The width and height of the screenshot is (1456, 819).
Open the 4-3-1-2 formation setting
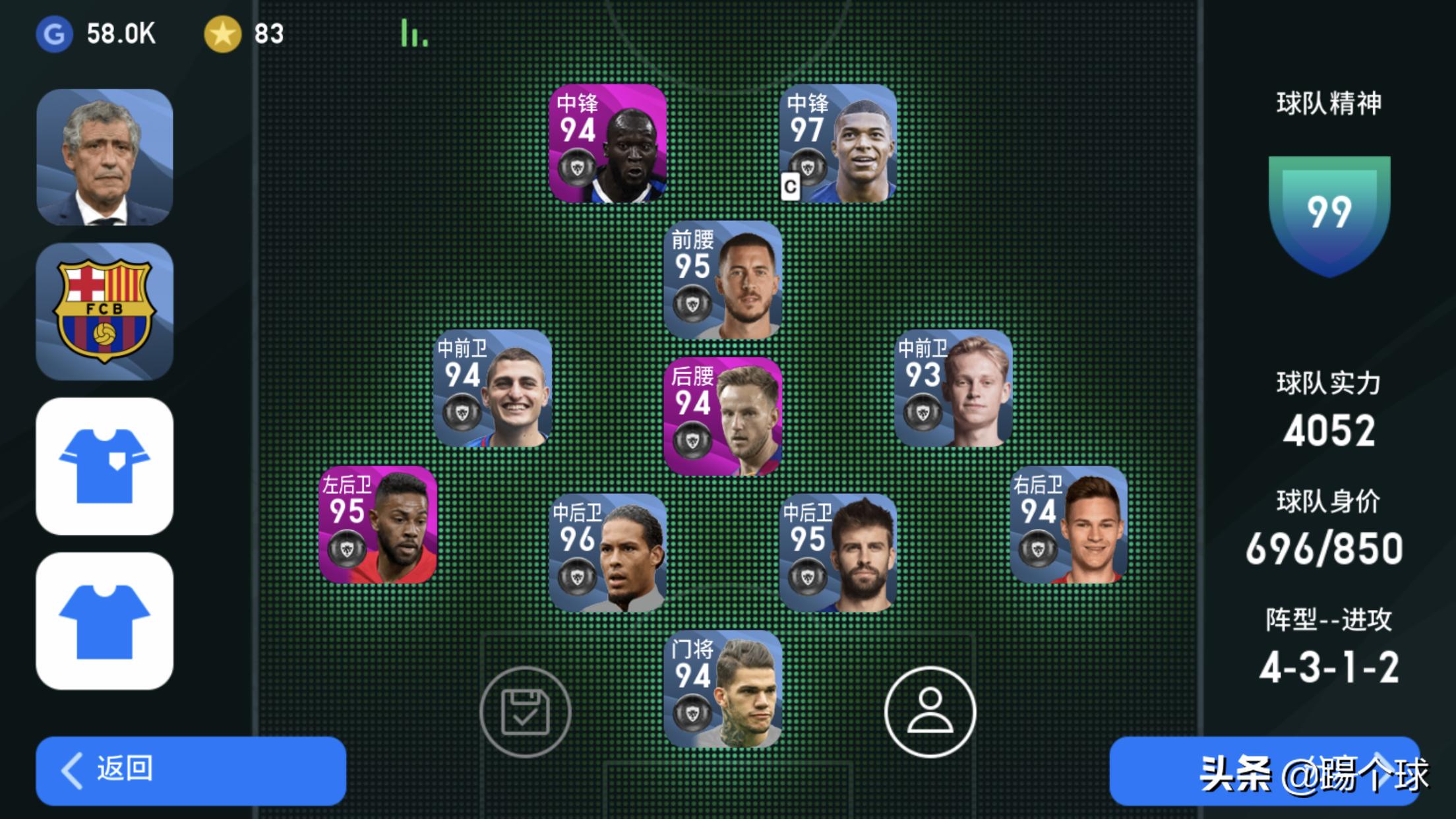[x=1328, y=667]
